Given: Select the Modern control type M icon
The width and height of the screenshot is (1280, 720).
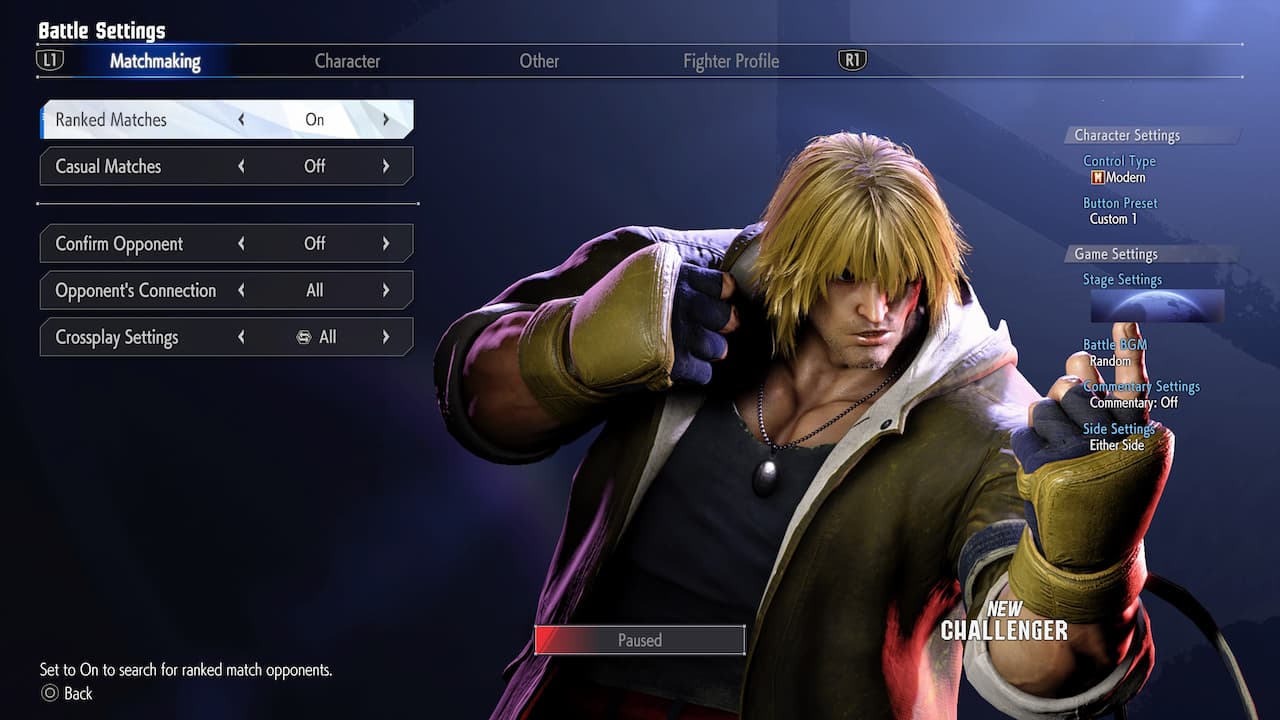Looking at the screenshot, I should point(1098,177).
